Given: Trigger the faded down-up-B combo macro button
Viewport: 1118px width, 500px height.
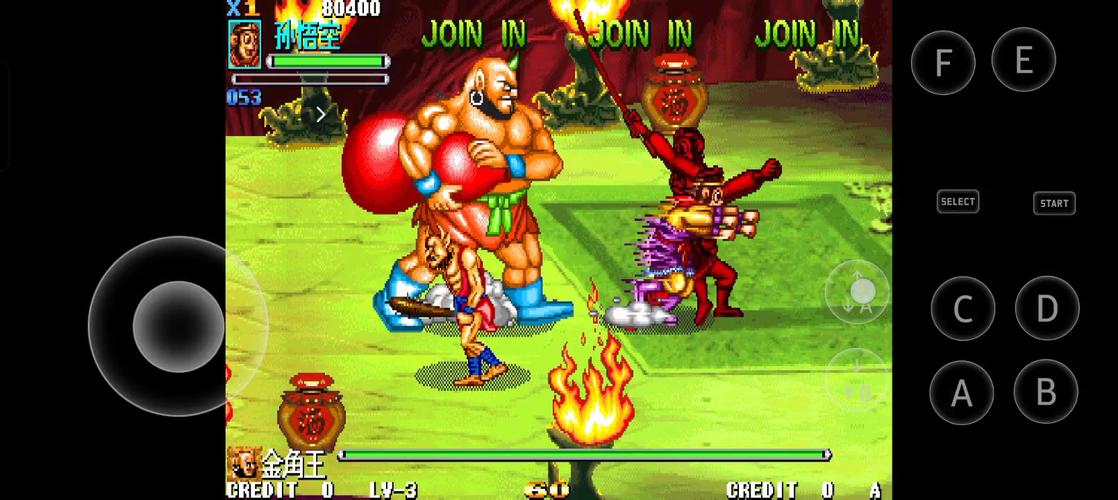Looking at the screenshot, I should click(857, 379).
